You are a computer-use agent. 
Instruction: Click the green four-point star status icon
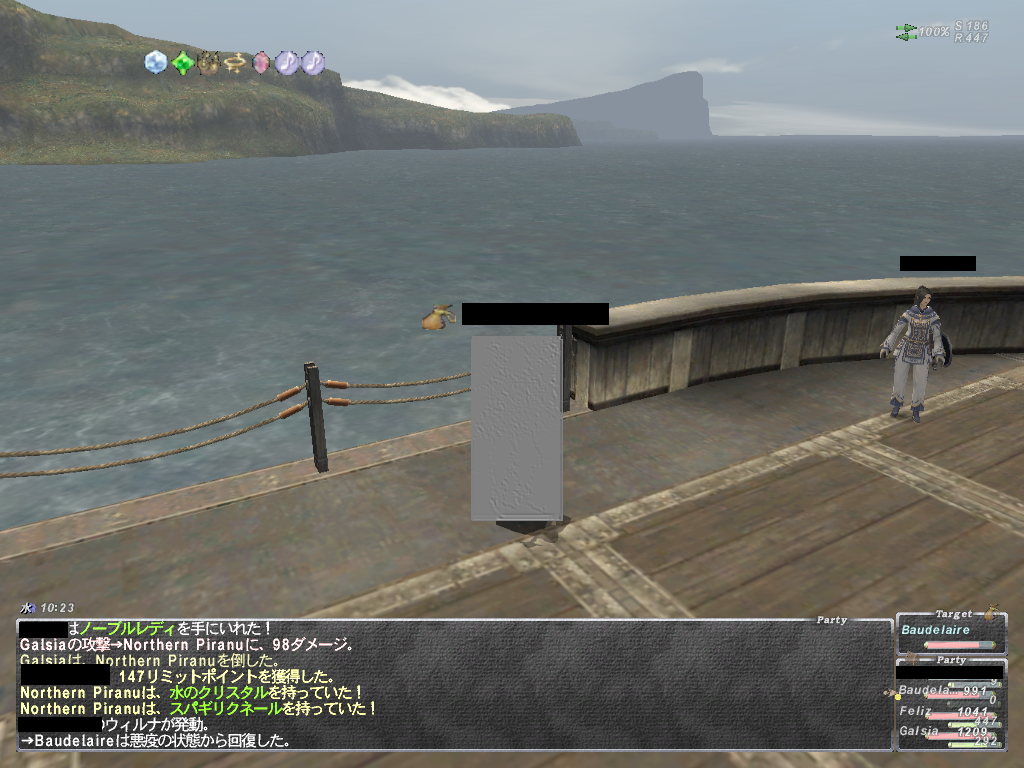182,63
